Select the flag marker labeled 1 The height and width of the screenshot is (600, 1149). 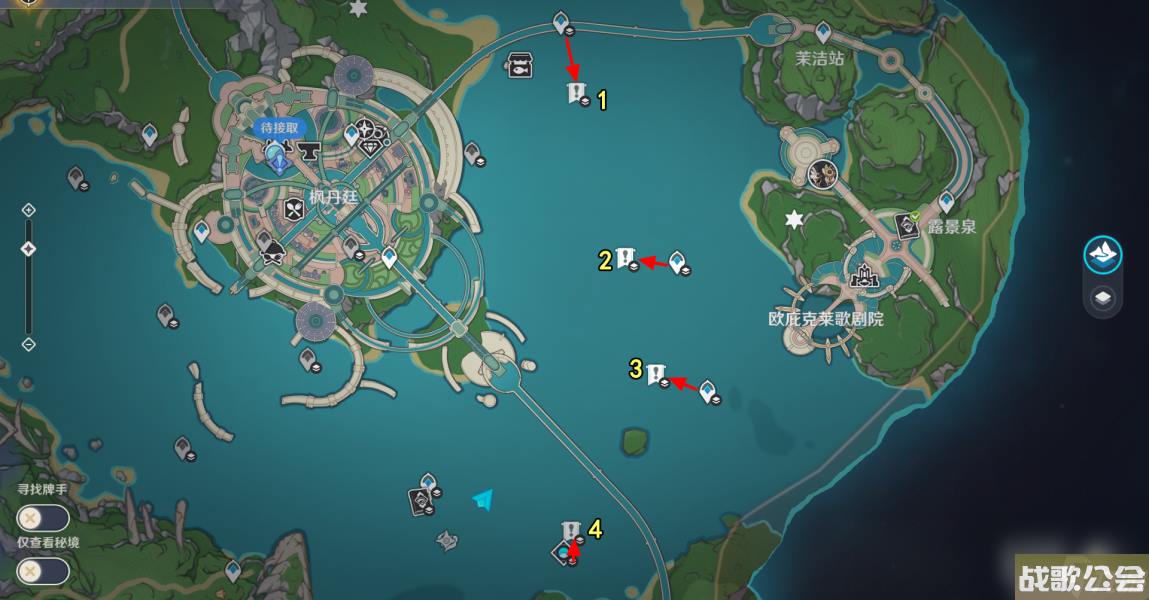pos(575,93)
